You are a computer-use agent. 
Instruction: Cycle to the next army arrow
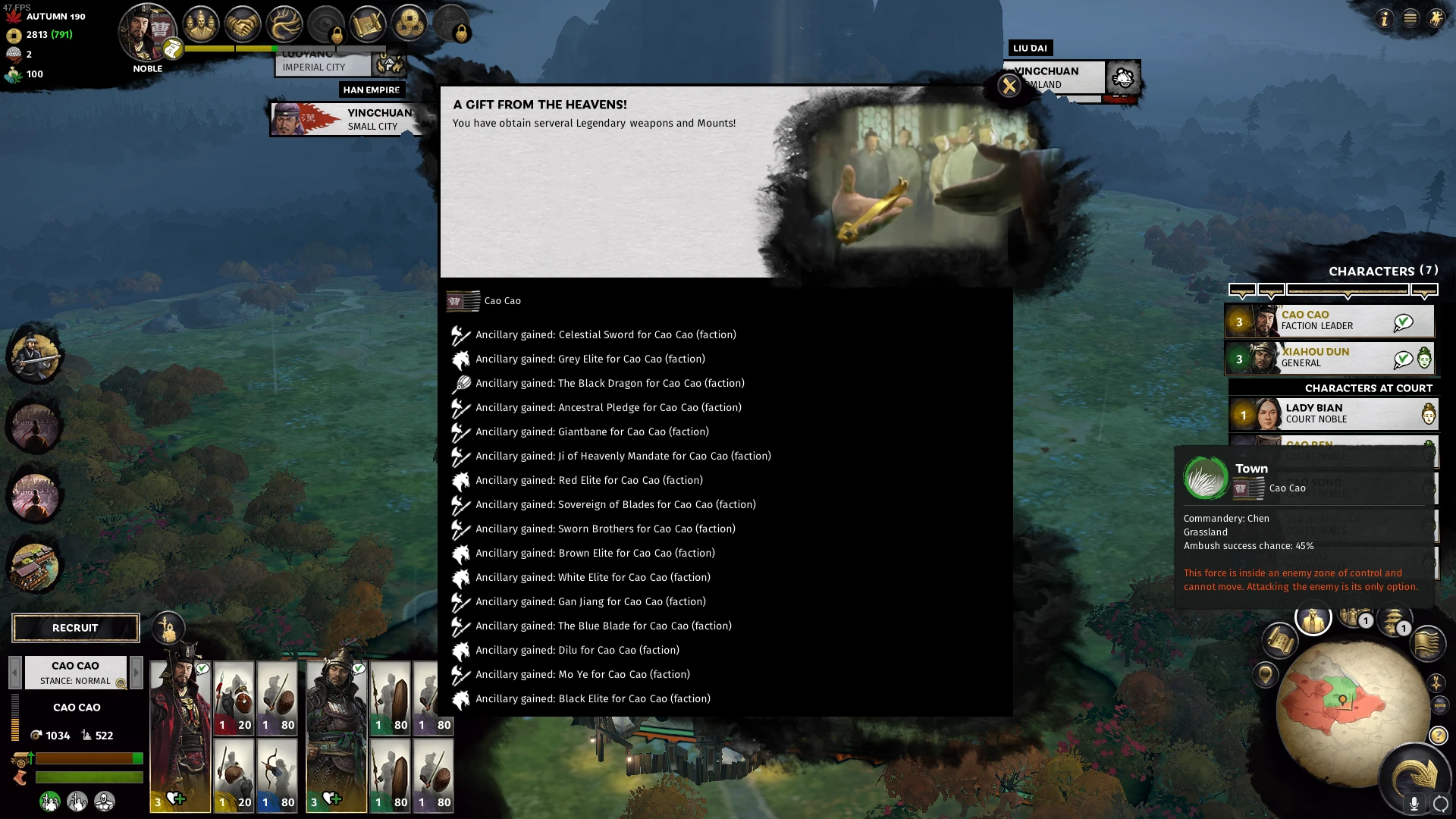pyautogui.click(x=136, y=672)
